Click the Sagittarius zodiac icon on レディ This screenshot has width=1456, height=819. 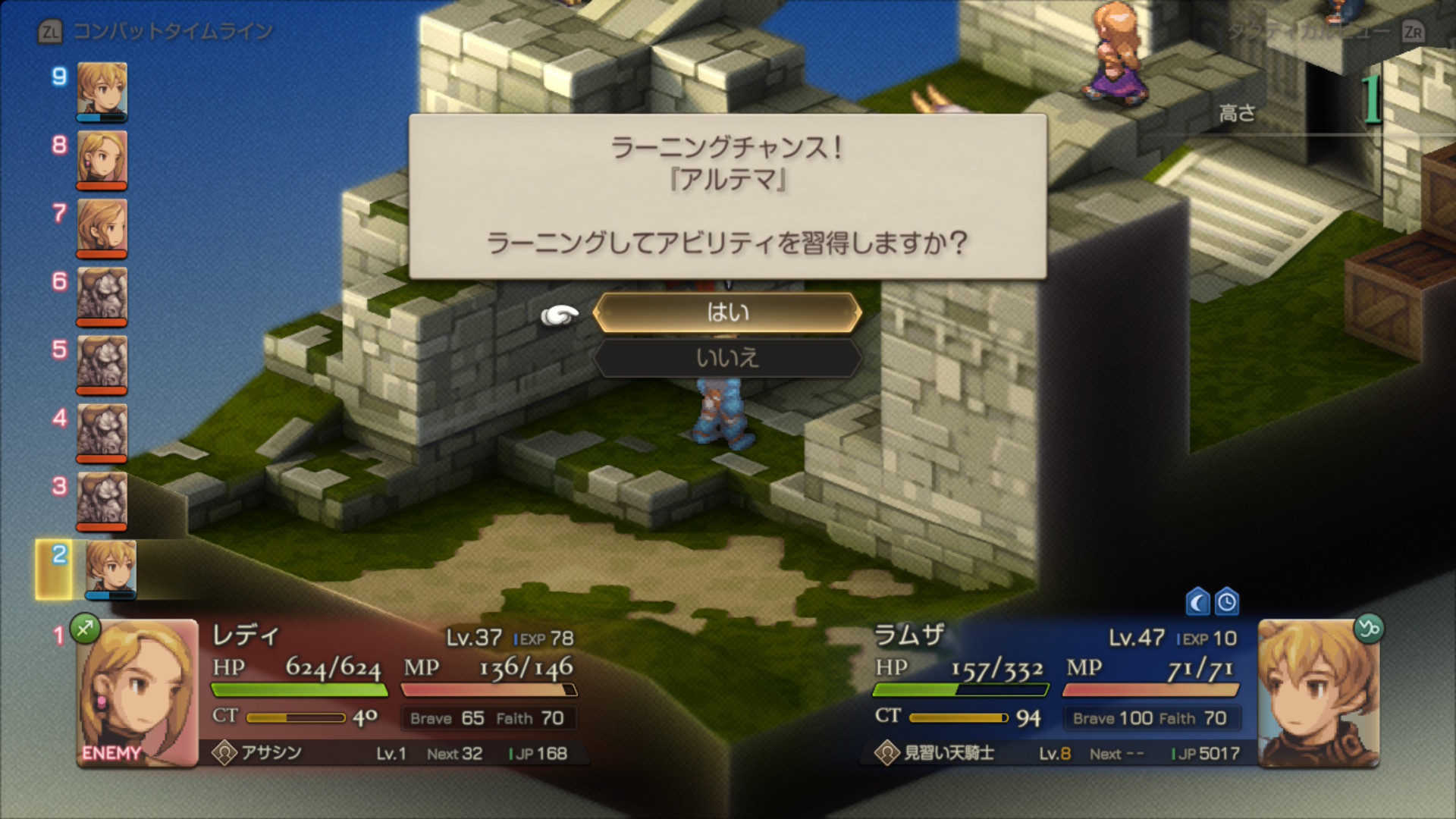[85, 629]
